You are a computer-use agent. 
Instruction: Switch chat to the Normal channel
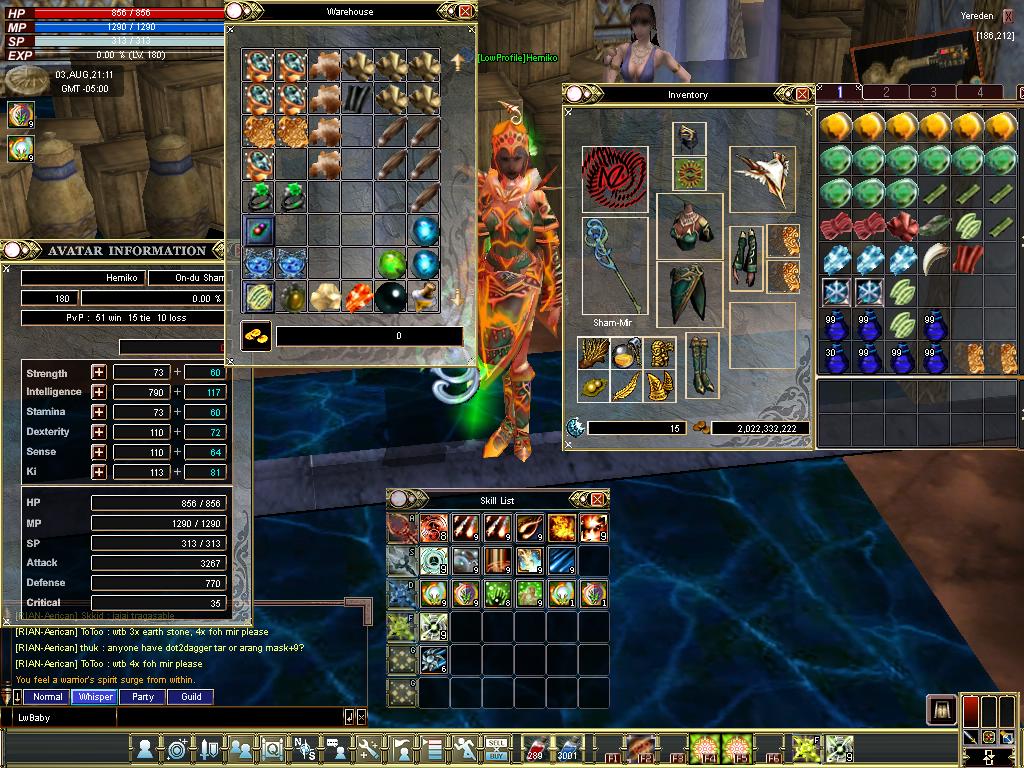click(x=47, y=697)
